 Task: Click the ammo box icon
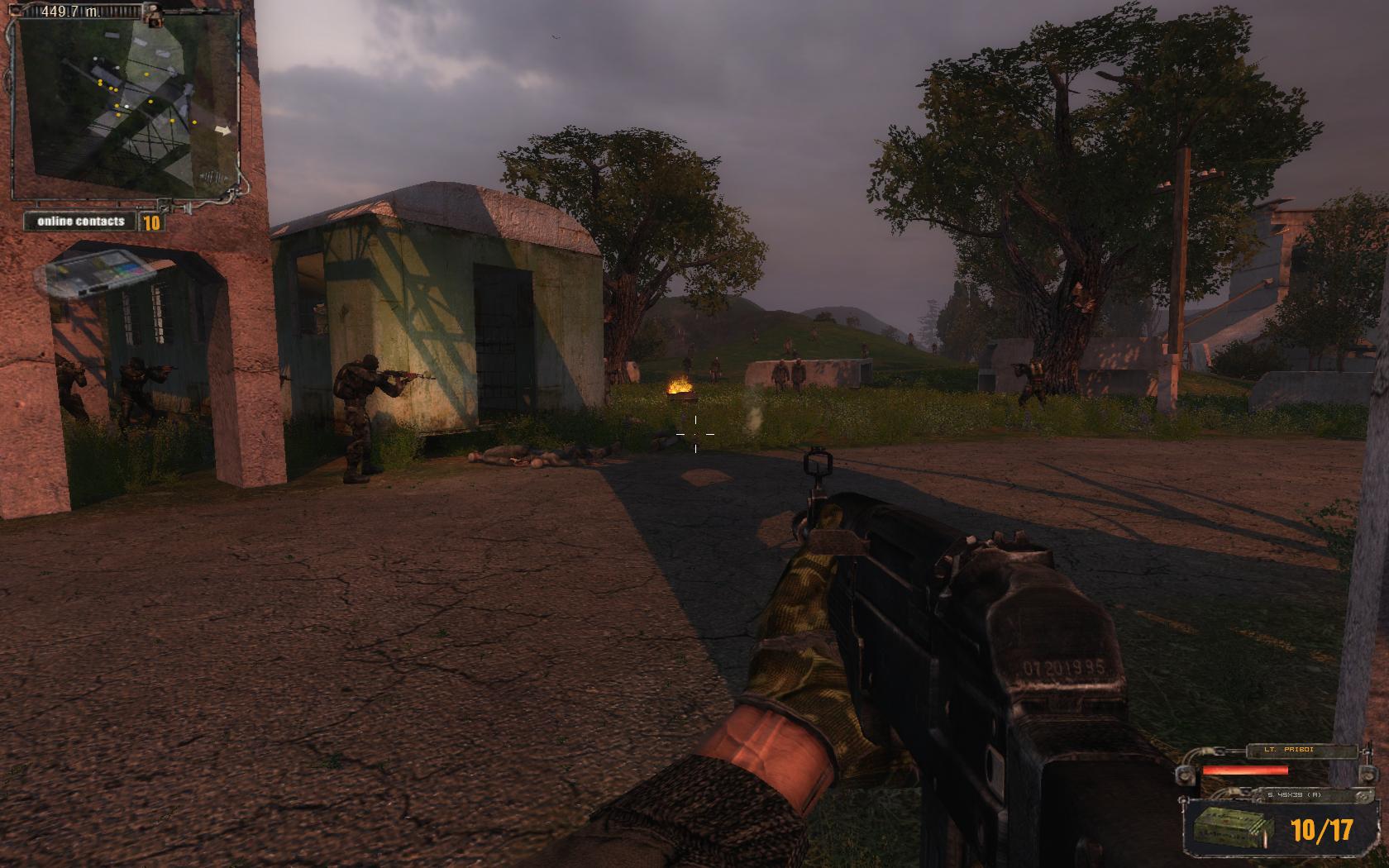1229,829
